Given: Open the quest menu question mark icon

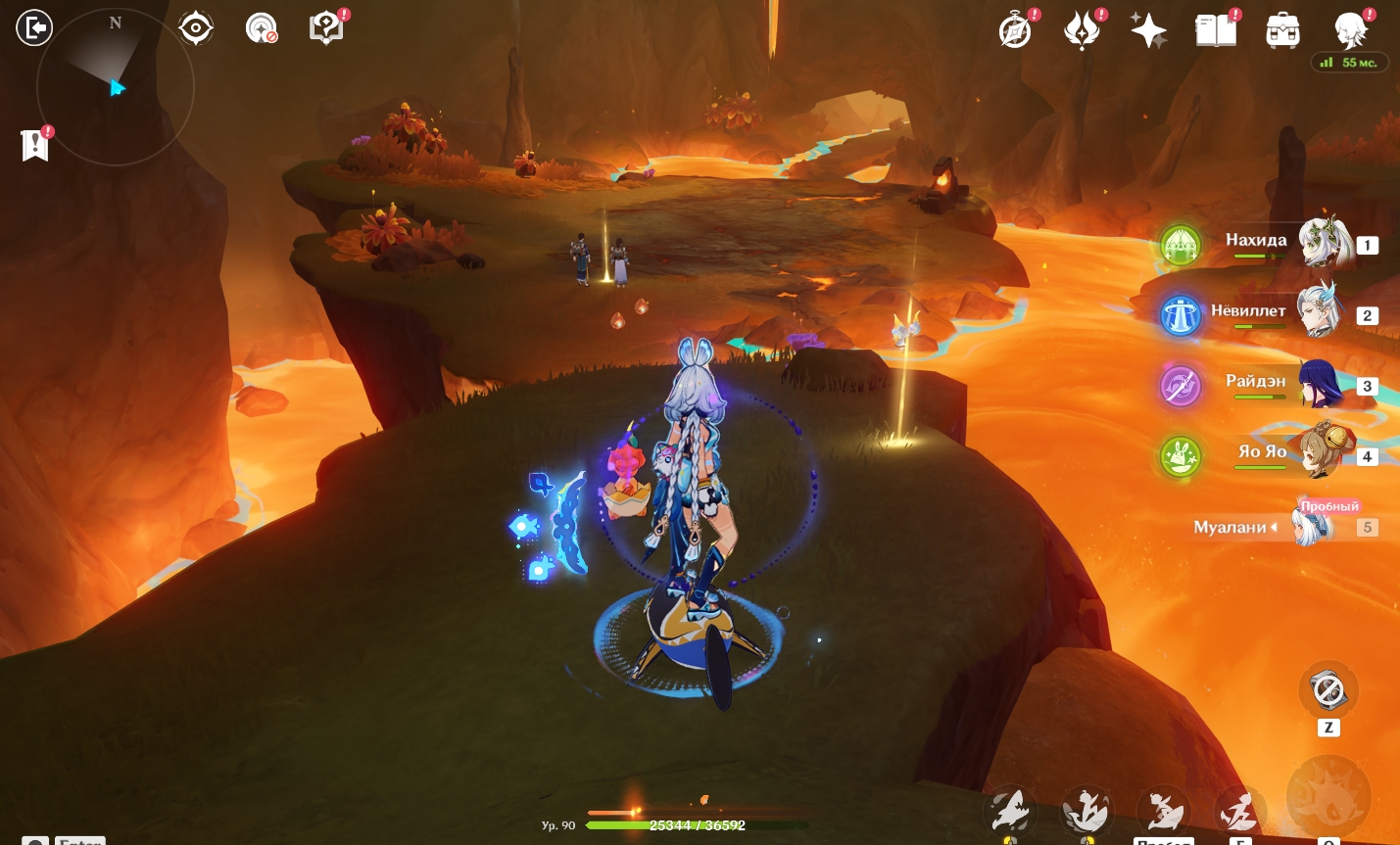Looking at the screenshot, I should [325, 28].
